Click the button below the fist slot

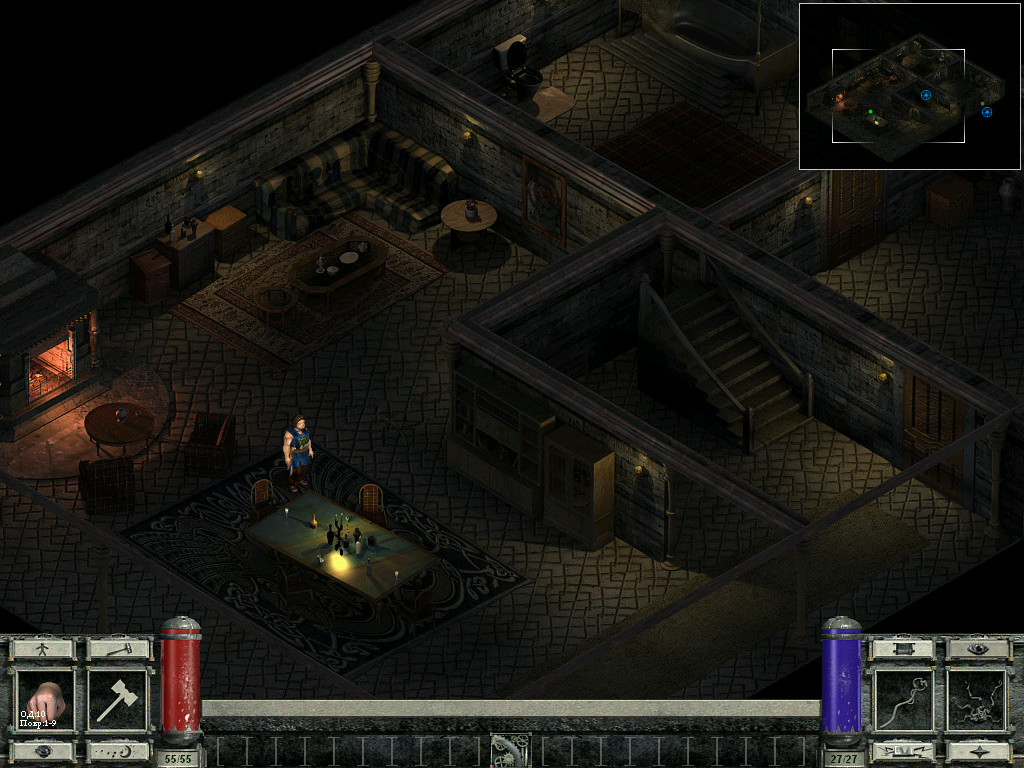coord(43,750)
